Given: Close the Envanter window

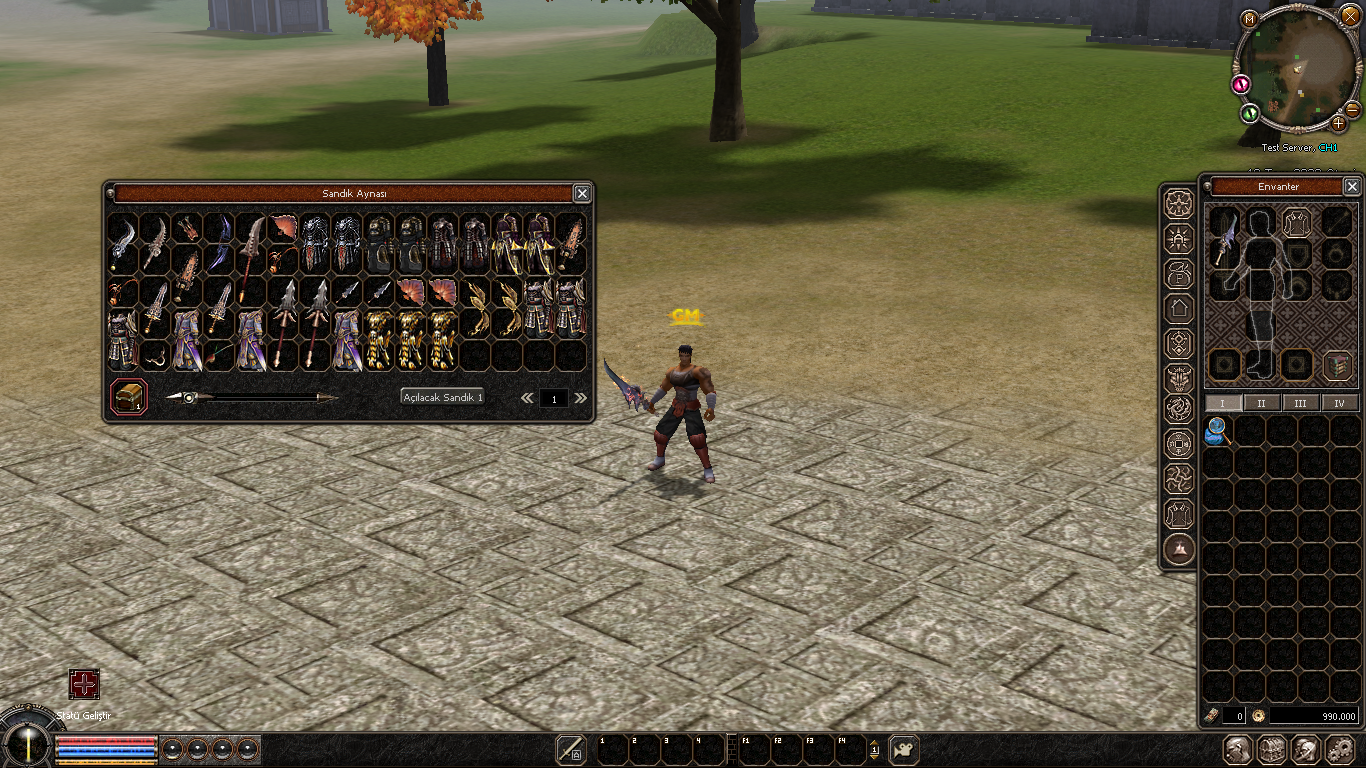Looking at the screenshot, I should coord(1352,186).
